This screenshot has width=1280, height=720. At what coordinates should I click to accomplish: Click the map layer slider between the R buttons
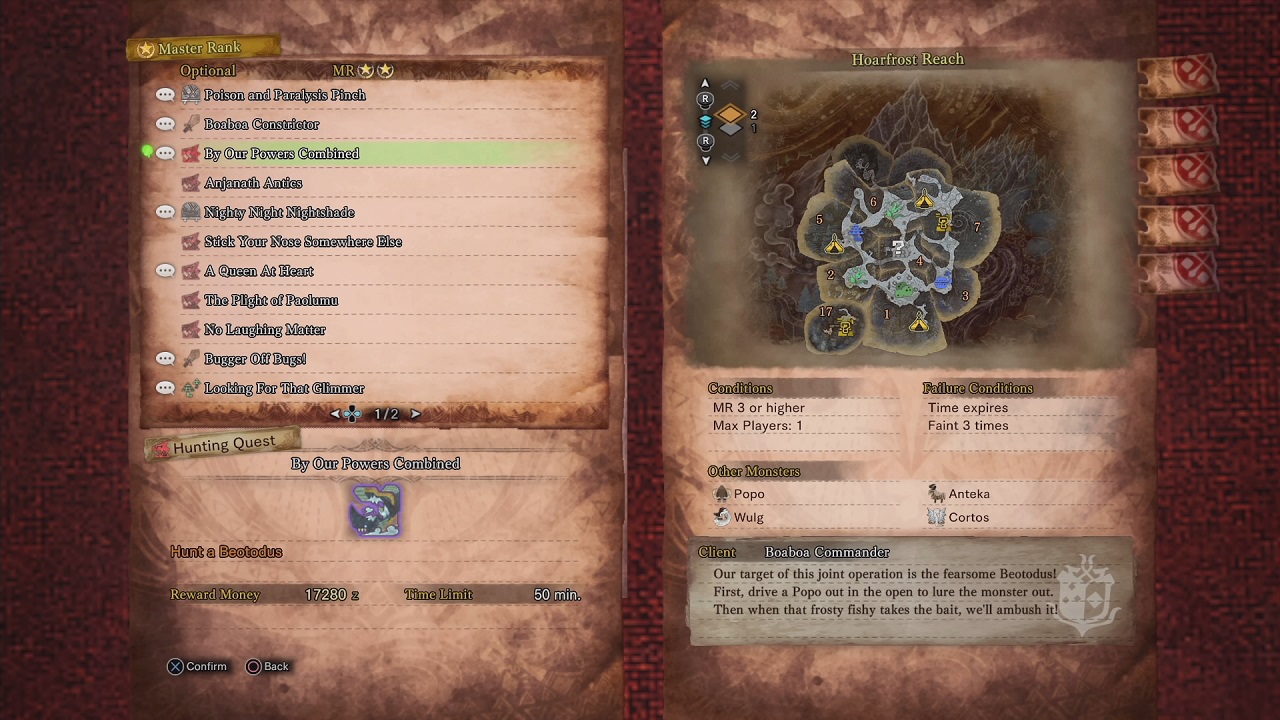(706, 120)
